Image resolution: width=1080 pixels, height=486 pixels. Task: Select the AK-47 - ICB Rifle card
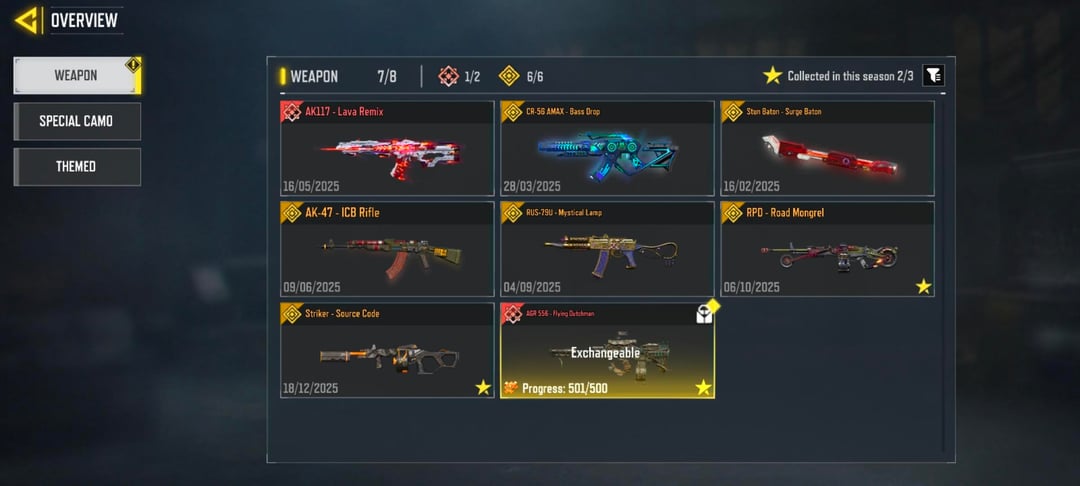[x=387, y=249]
